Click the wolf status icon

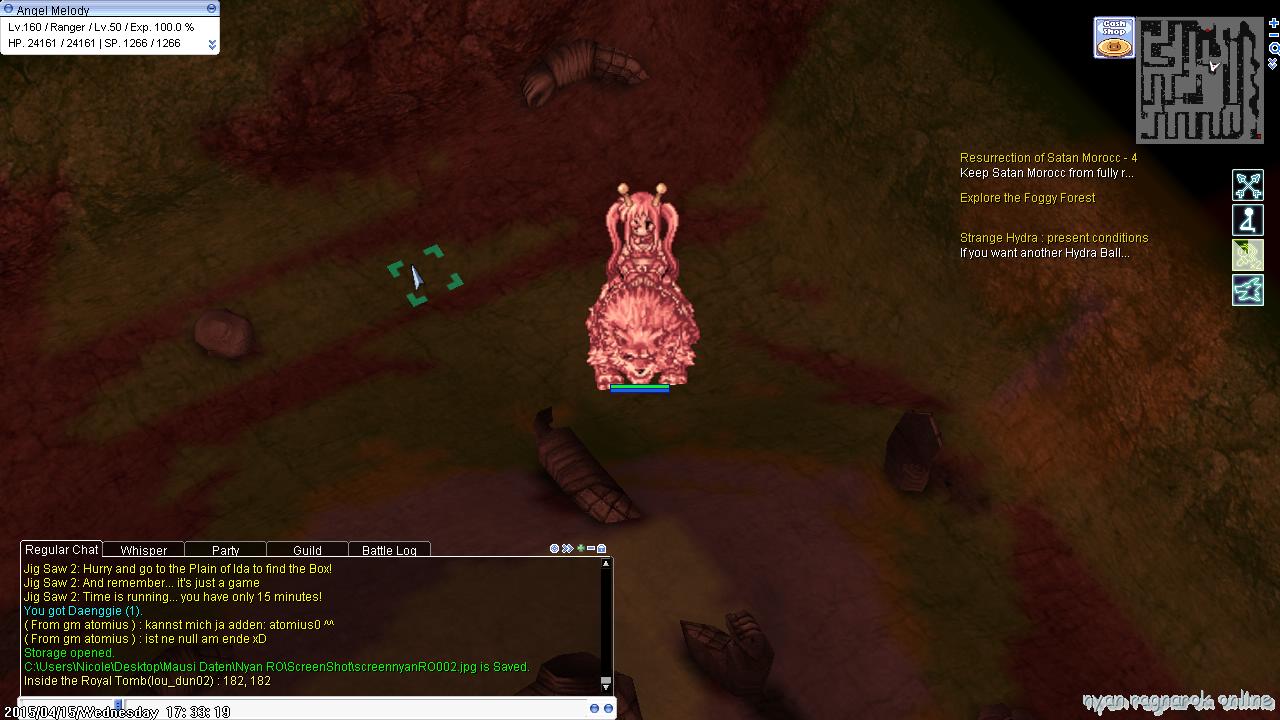(1248, 290)
